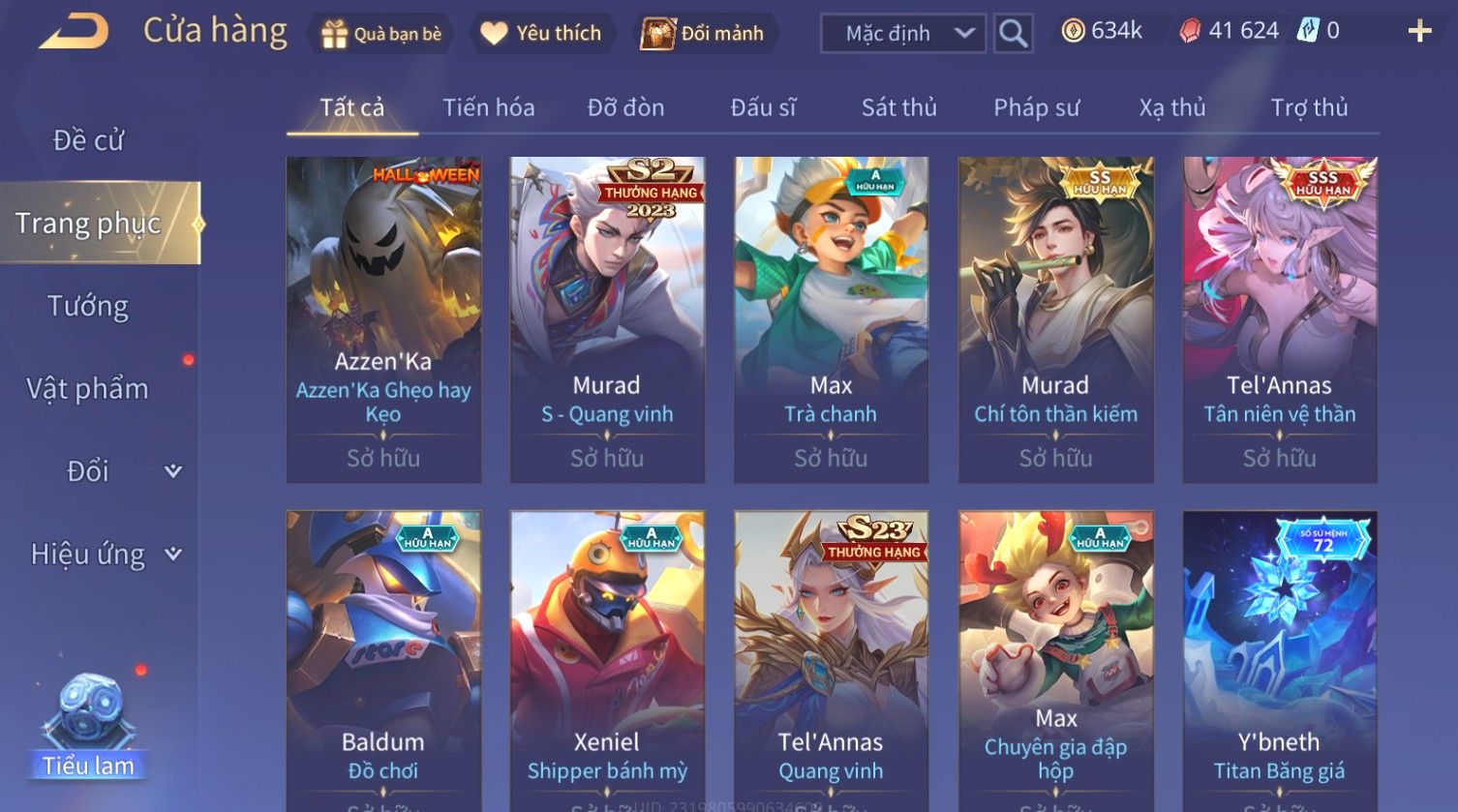Go to the Tướng heroes section
Viewport: 1458px width, 812px height.
(88, 306)
